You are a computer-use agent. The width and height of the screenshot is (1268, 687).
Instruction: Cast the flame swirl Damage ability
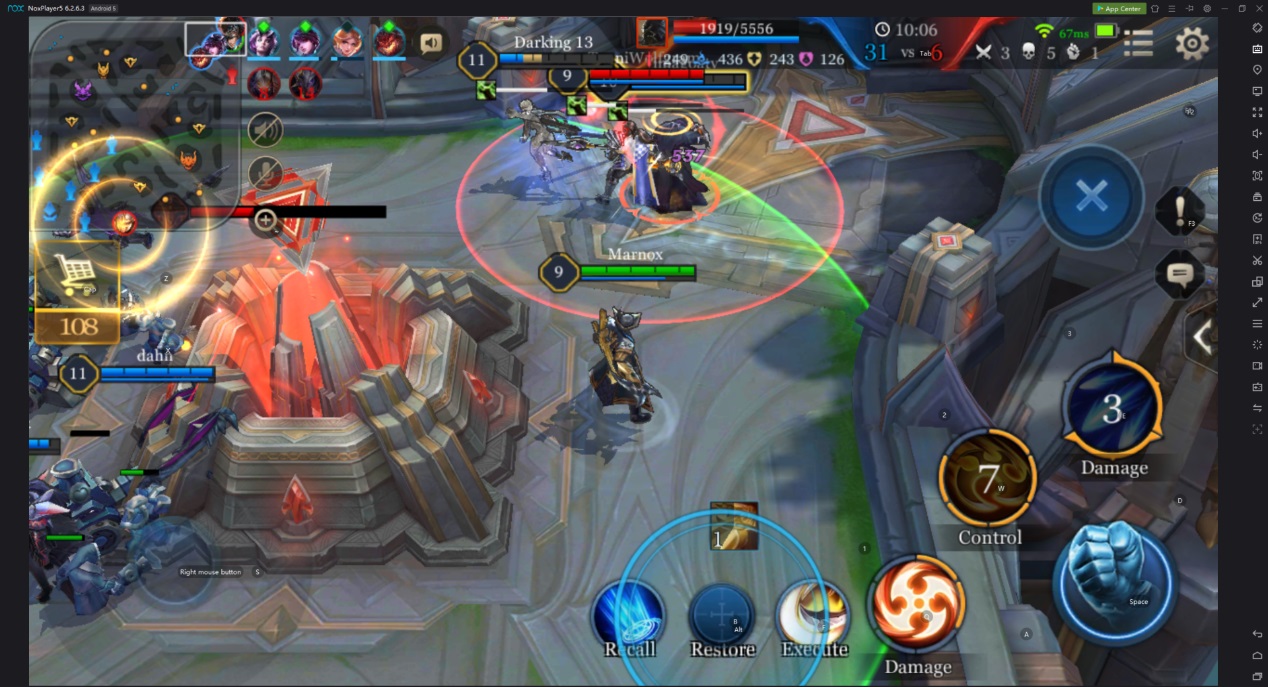coord(918,605)
